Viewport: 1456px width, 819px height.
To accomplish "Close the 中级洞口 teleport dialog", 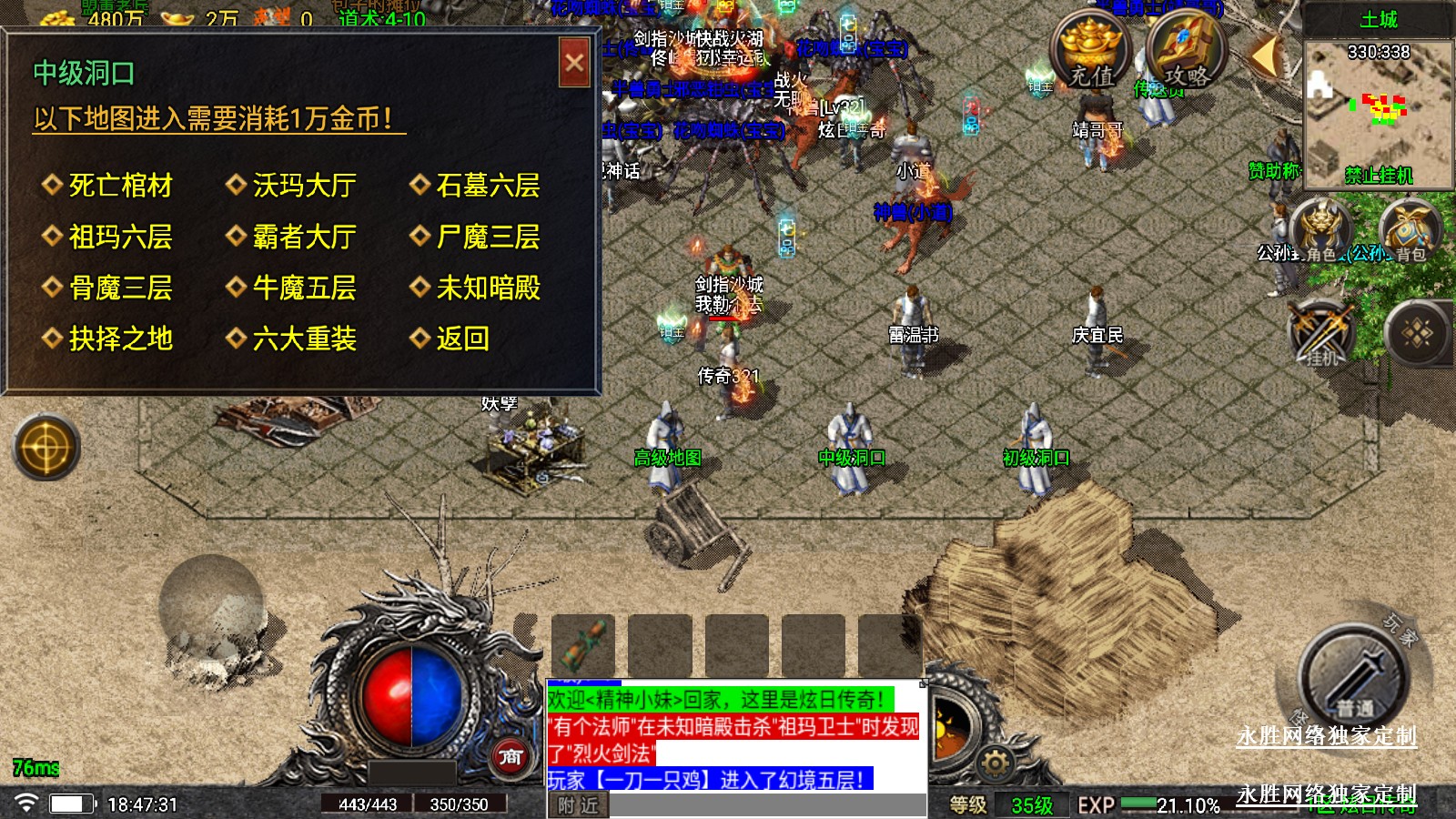I will tap(574, 63).
